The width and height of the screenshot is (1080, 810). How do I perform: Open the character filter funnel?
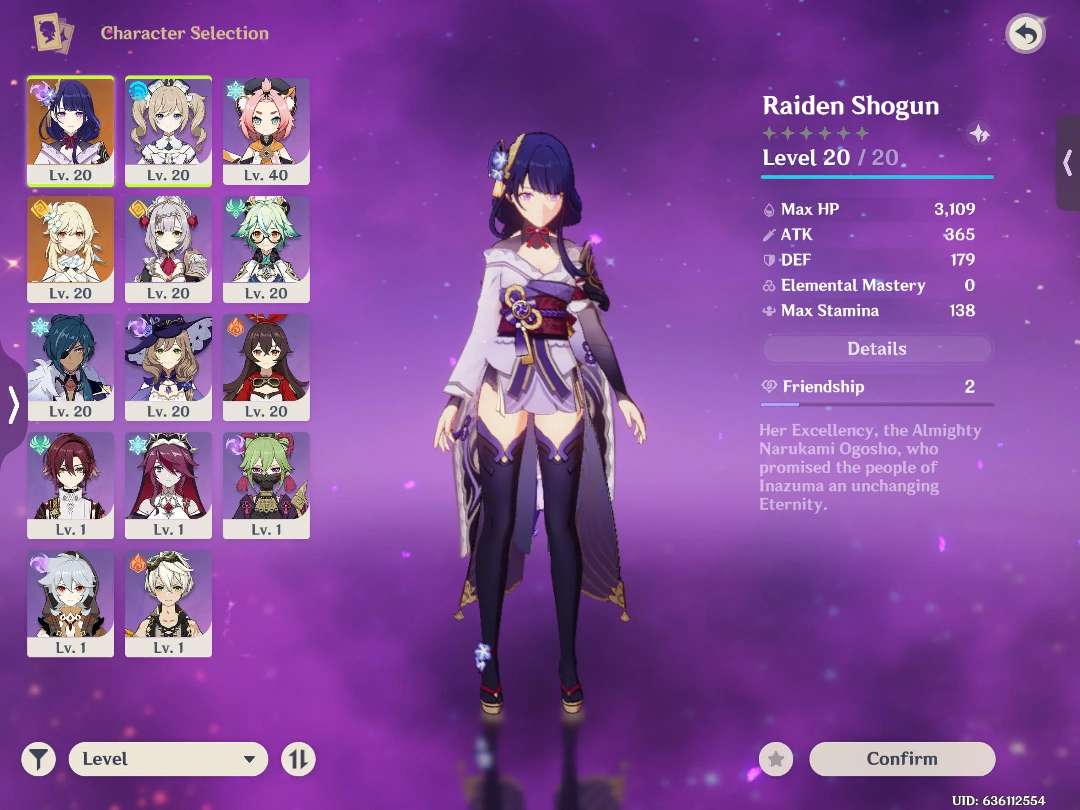[x=38, y=759]
